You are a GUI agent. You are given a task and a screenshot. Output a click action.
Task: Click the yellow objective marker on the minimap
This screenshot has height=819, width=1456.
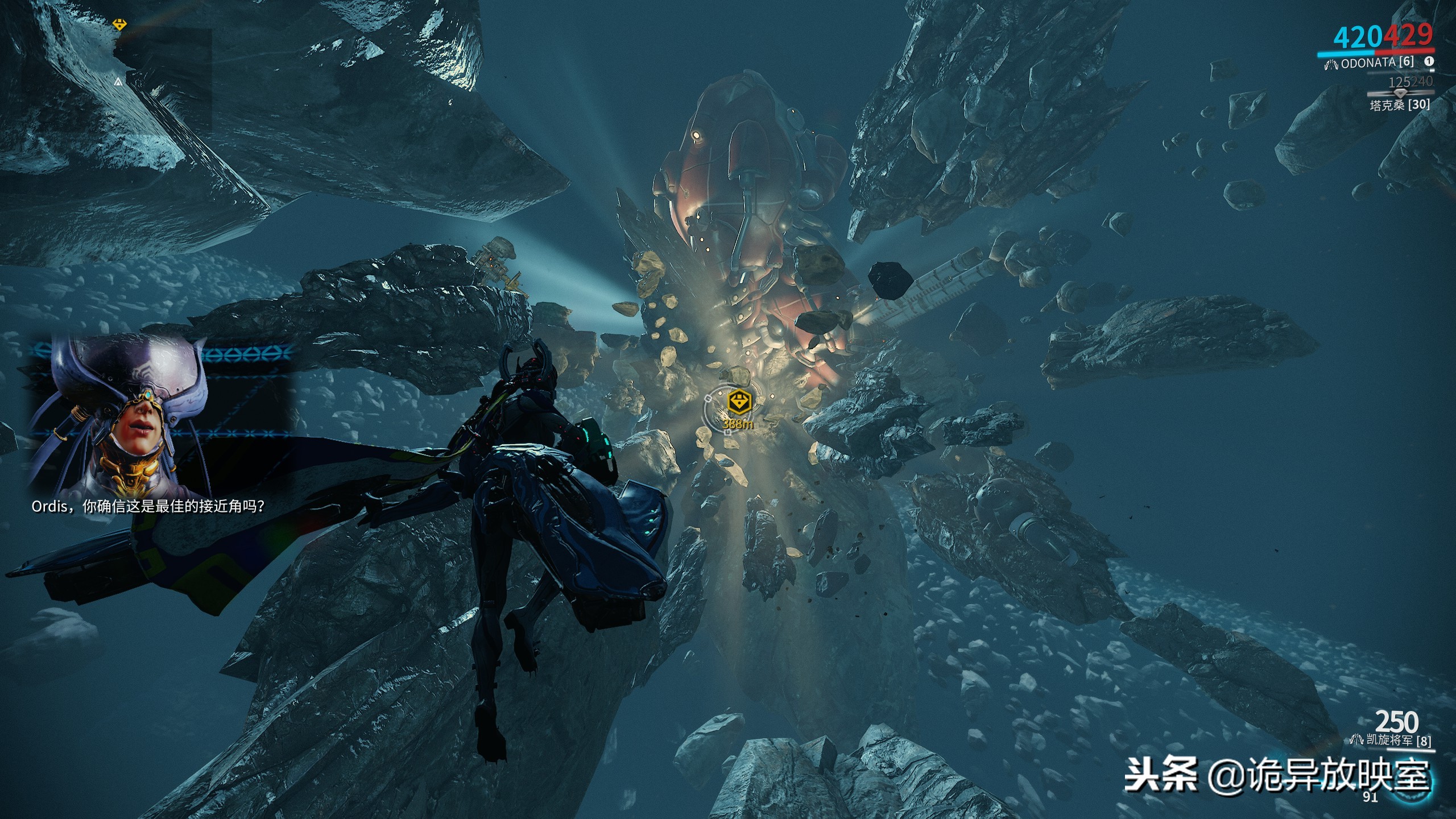coord(119,24)
